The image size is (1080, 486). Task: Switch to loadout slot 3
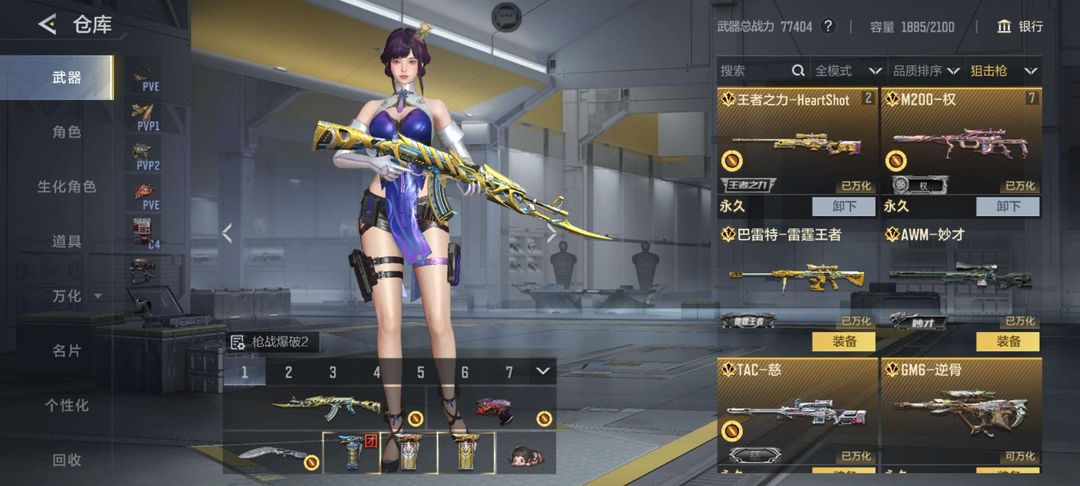pyautogui.click(x=333, y=373)
